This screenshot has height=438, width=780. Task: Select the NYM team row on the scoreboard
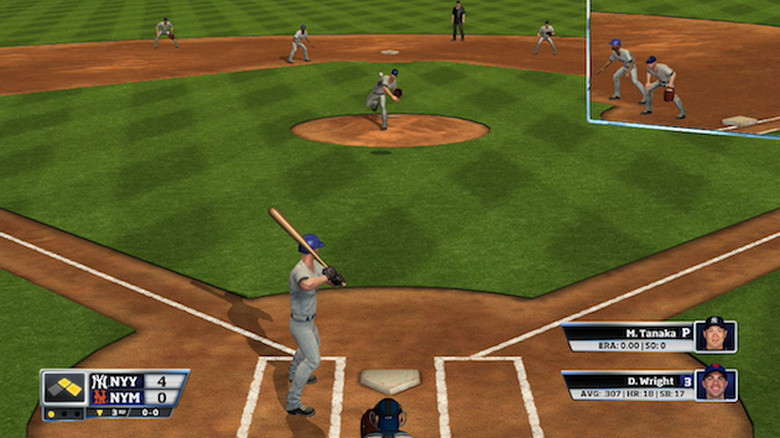point(138,397)
